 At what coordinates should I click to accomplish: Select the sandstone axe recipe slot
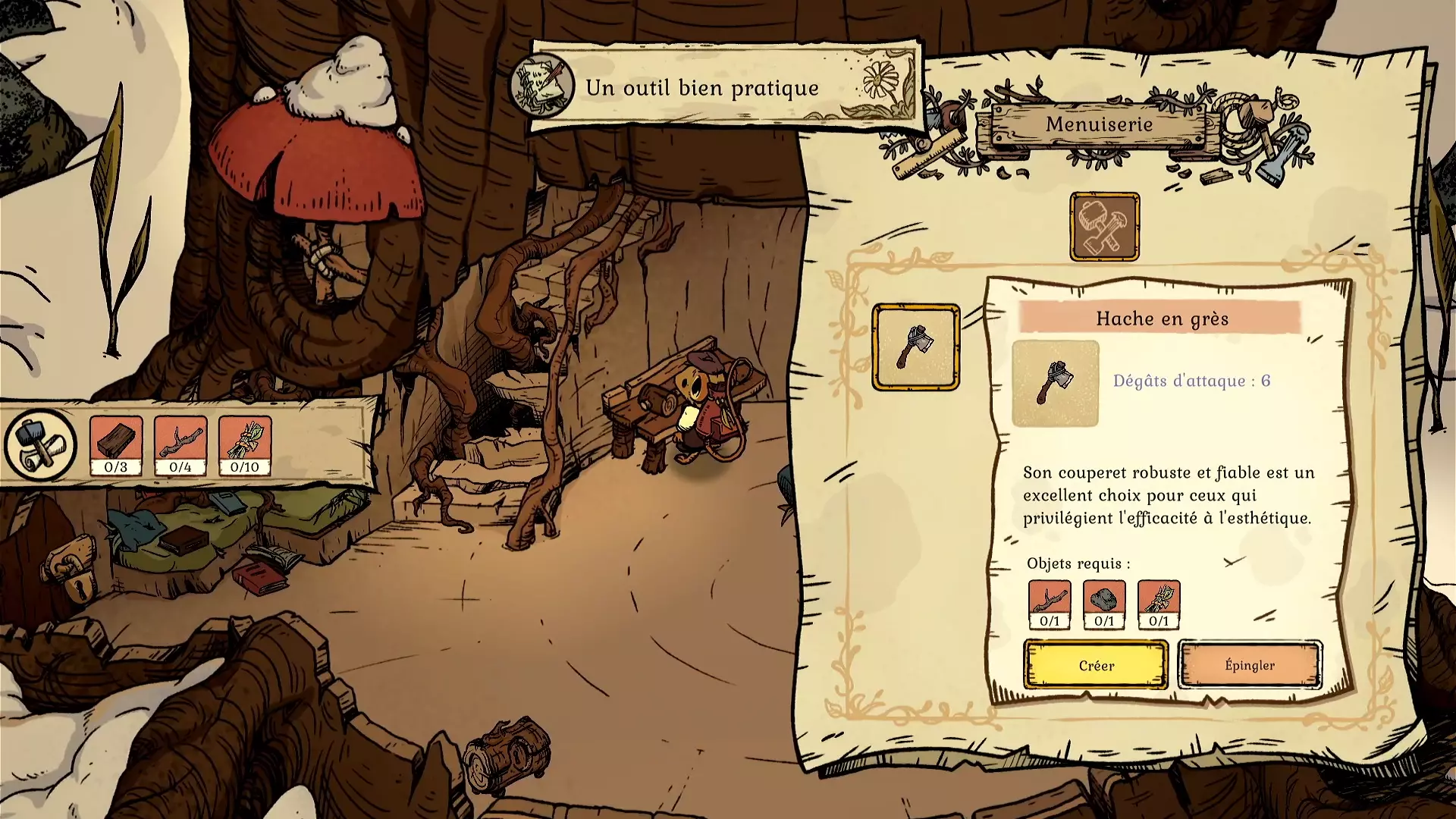click(x=915, y=347)
